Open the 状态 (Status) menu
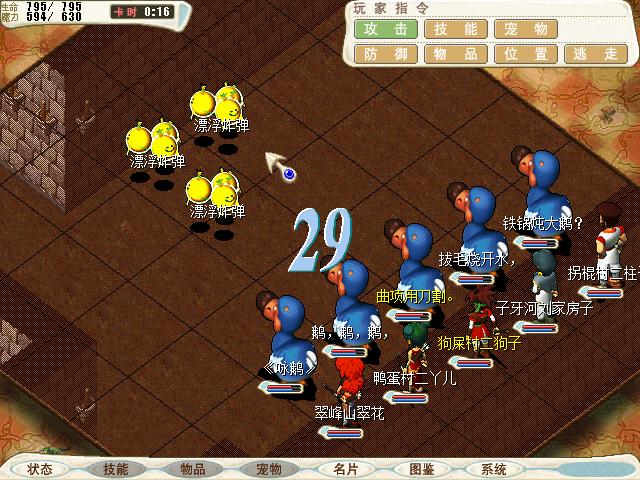The height and width of the screenshot is (480, 640). [40, 469]
